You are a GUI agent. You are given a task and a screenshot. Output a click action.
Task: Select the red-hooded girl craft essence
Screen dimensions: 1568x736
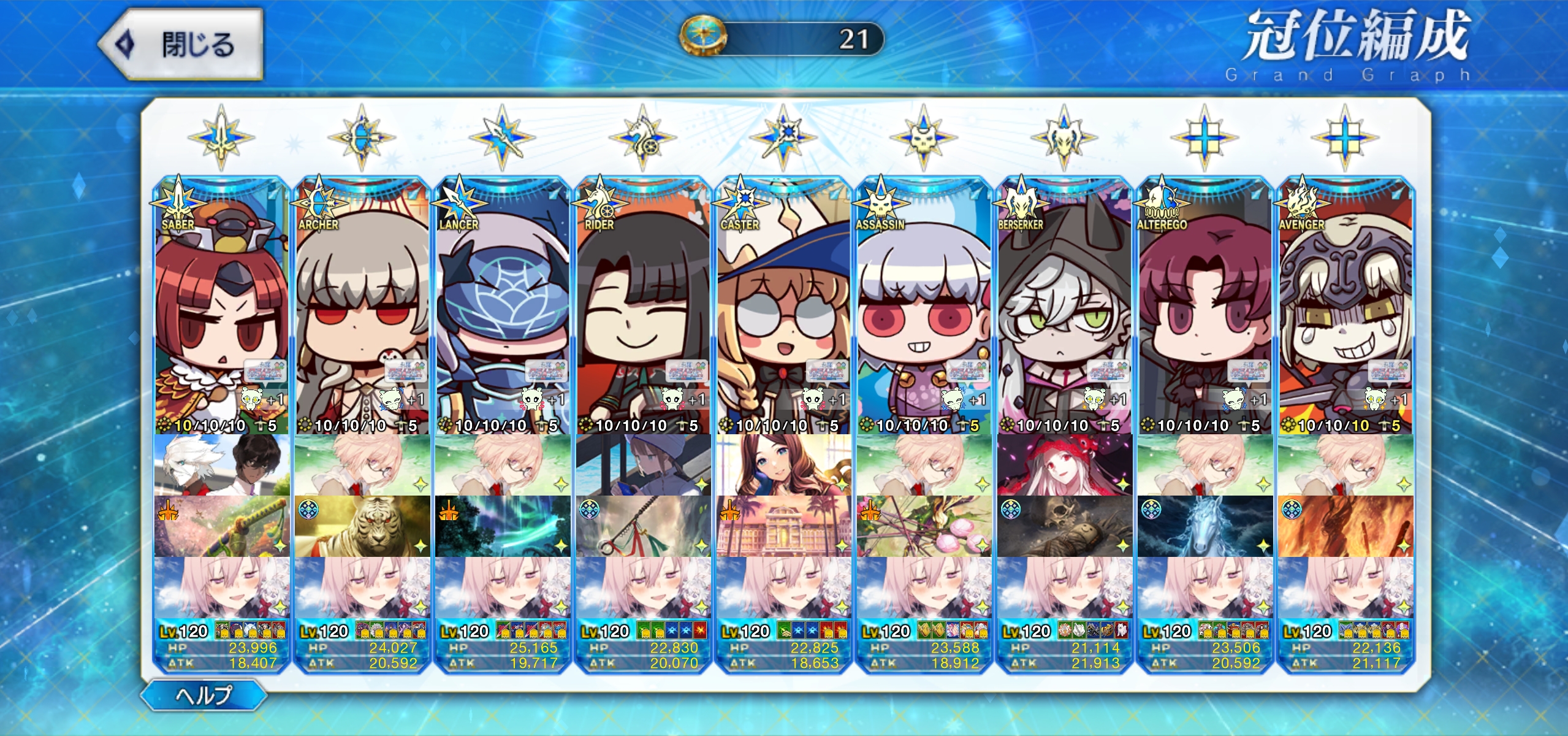(x=1064, y=465)
